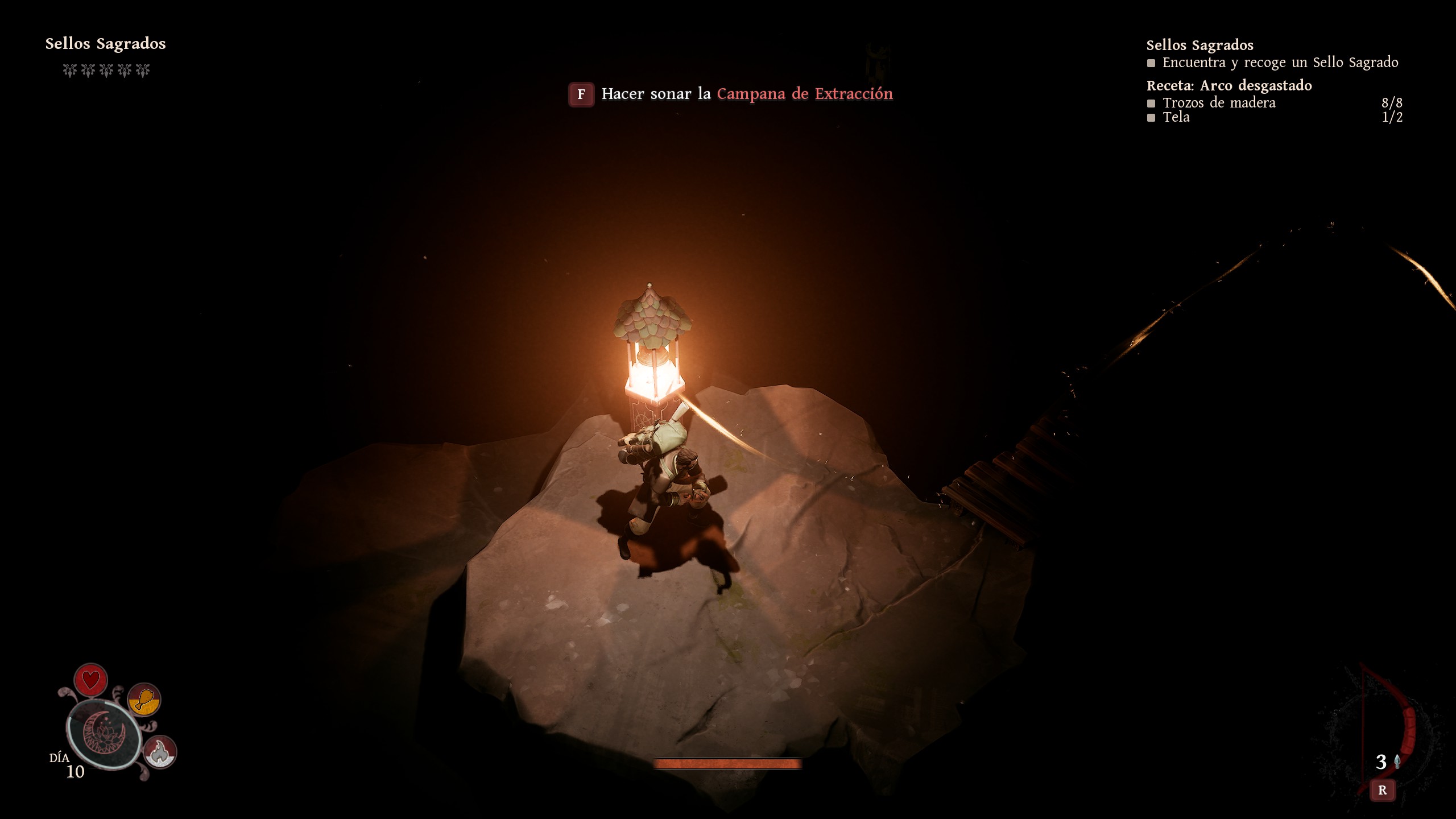Click the Sellos Sagrados seal counter icons

(x=106, y=71)
